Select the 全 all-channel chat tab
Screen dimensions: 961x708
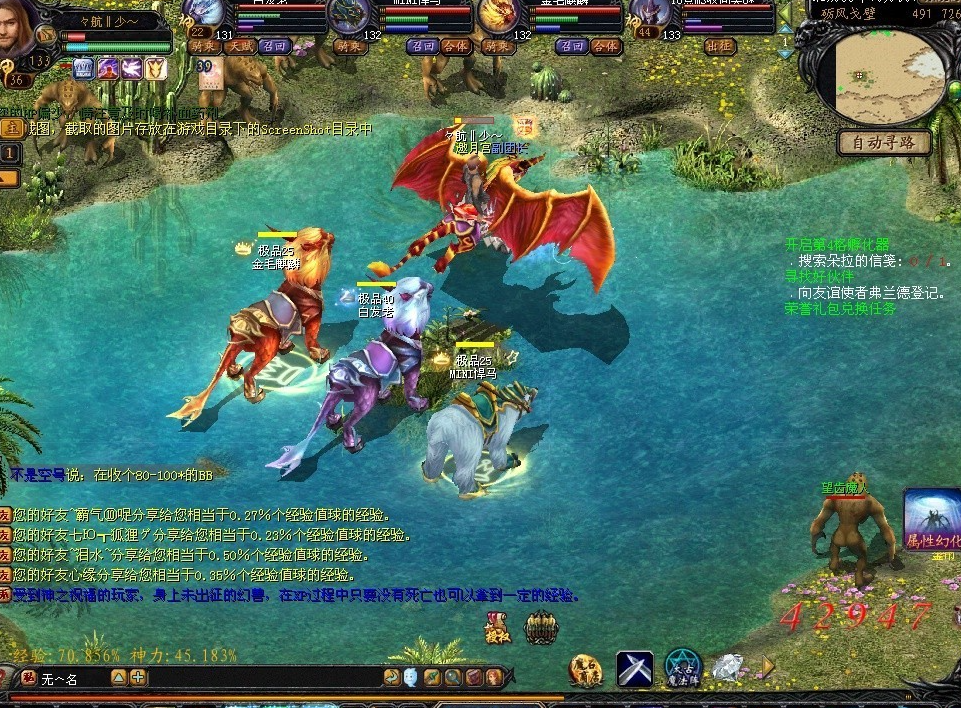tap(11, 128)
